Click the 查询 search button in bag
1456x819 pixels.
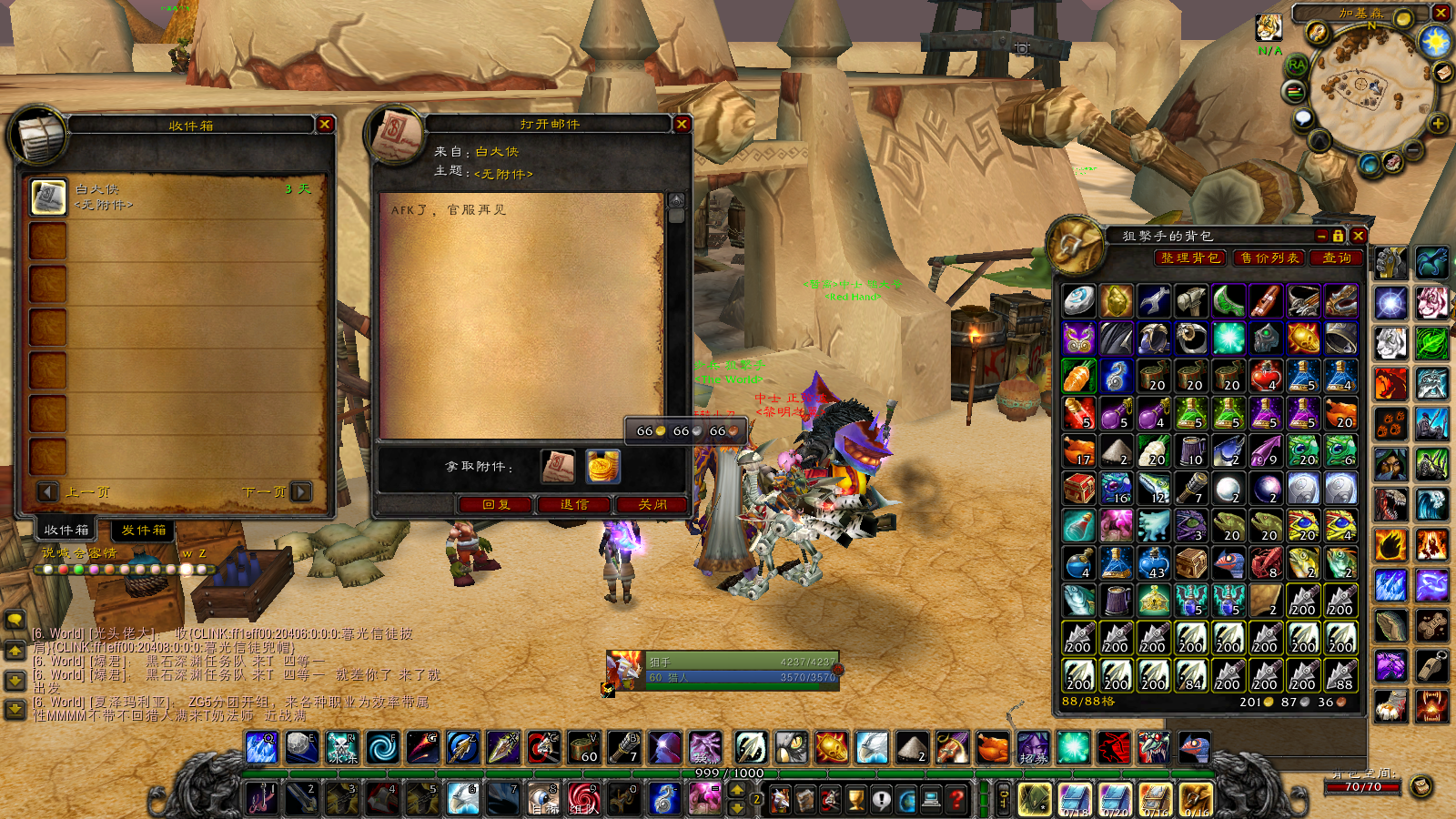pos(1336,258)
